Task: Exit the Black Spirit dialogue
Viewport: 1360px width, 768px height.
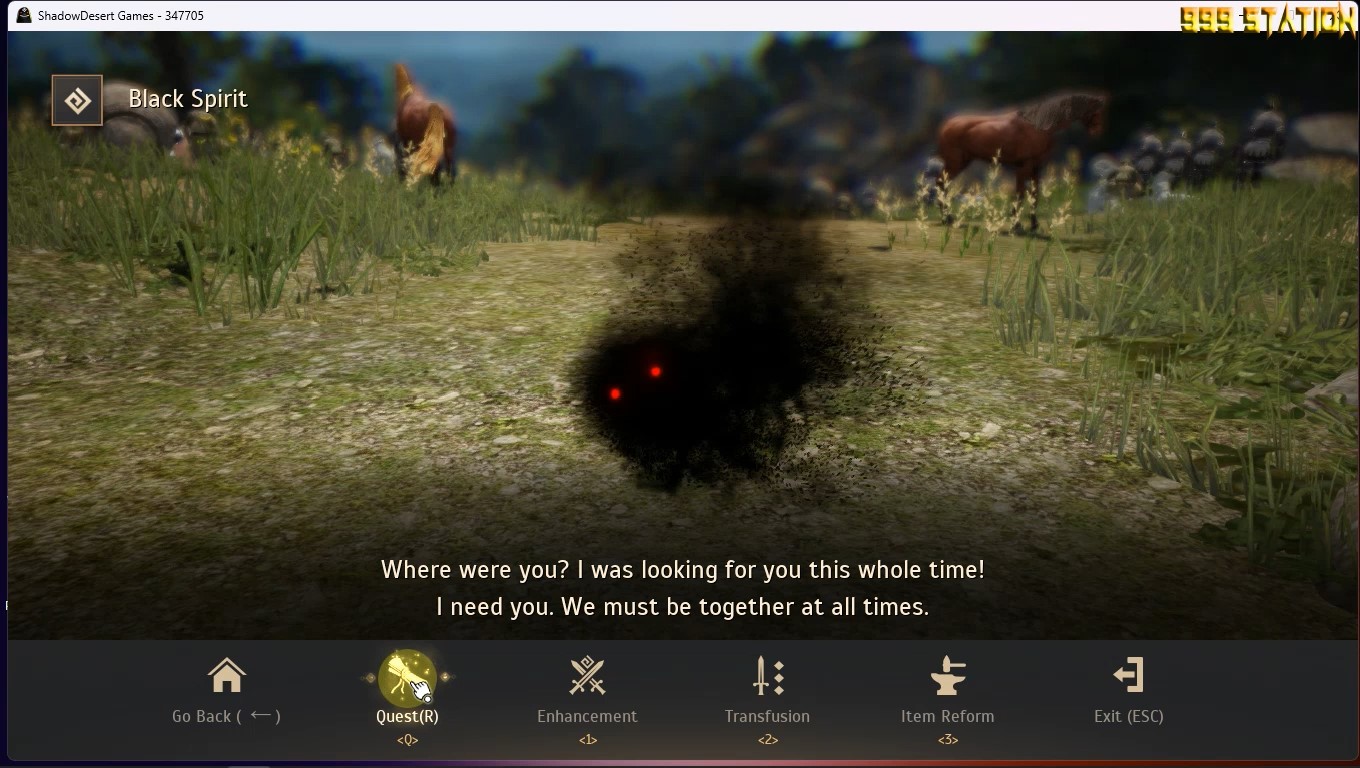Action: point(1128,690)
